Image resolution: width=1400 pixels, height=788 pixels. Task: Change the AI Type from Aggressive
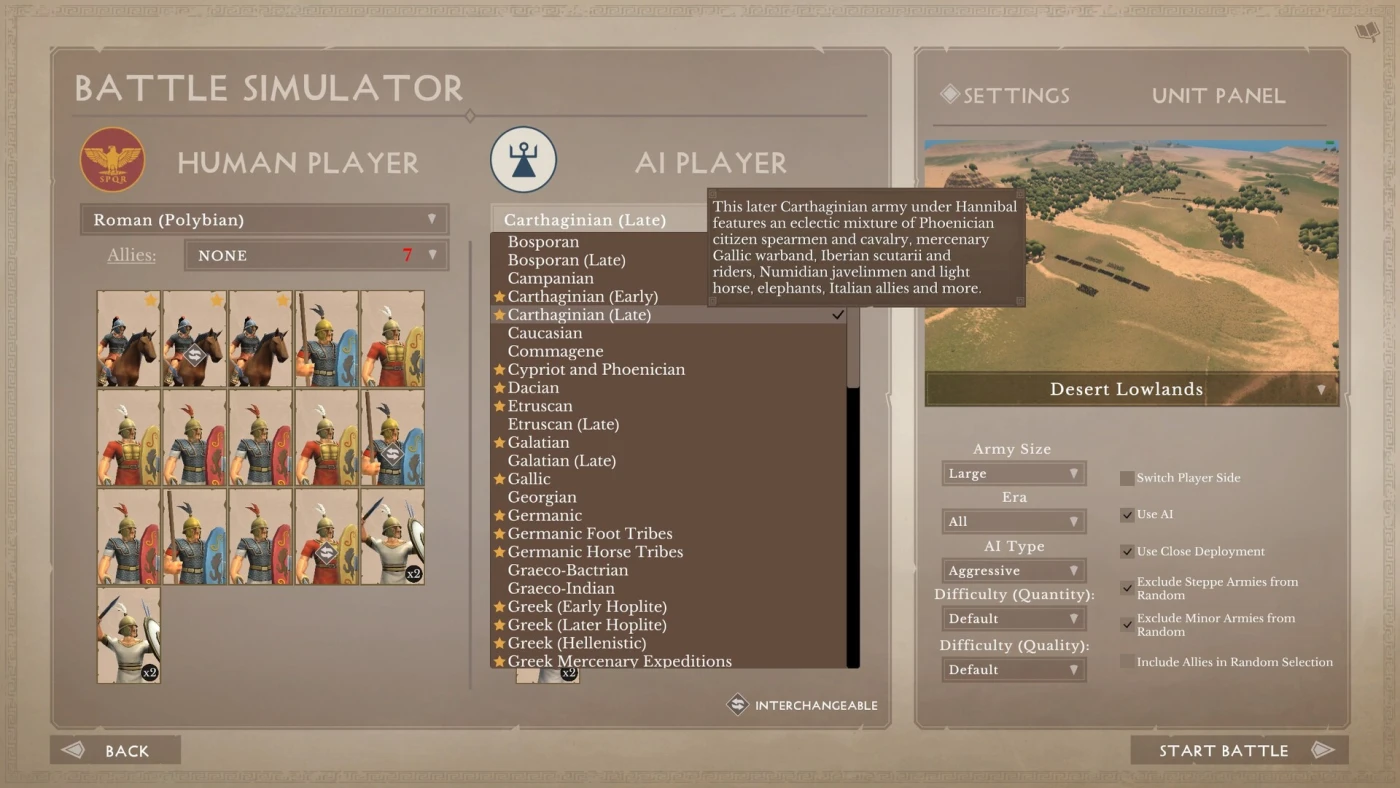tap(1013, 571)
